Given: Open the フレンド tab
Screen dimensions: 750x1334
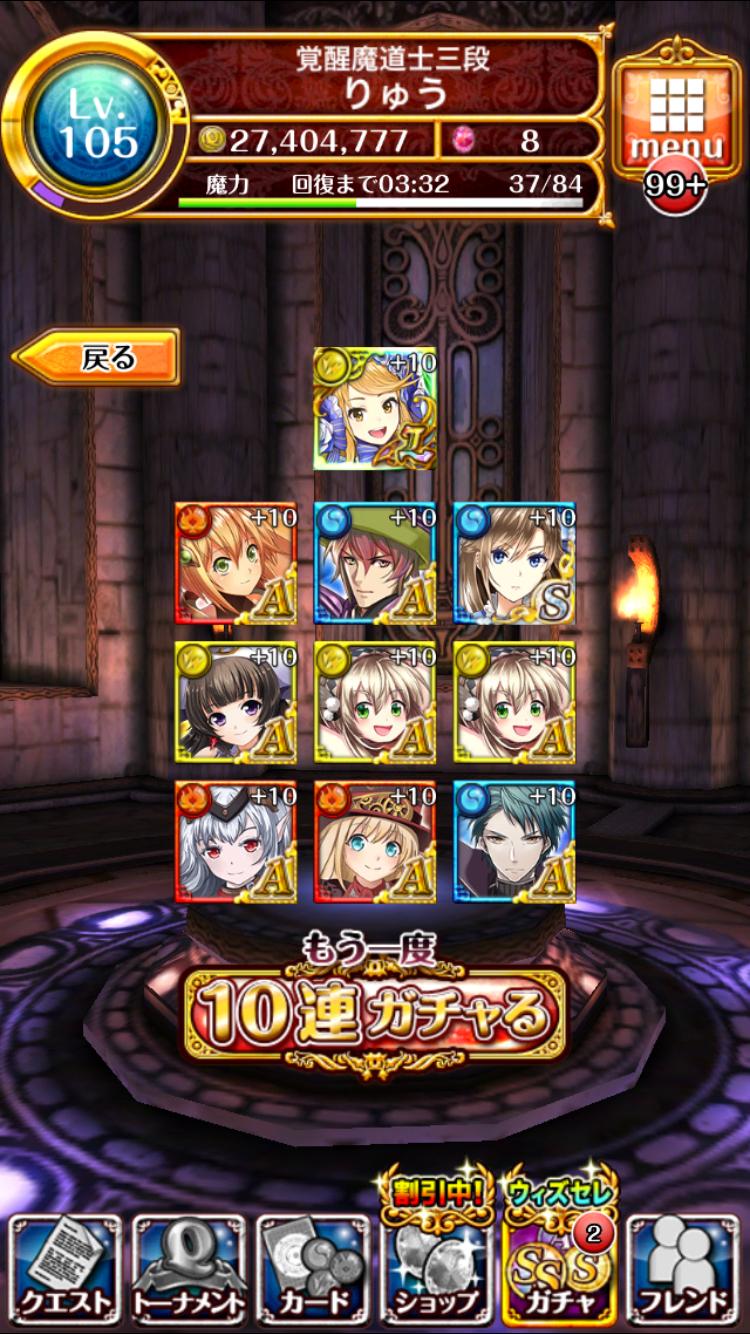Looking at the screenshot, I should click(685, 1270).
